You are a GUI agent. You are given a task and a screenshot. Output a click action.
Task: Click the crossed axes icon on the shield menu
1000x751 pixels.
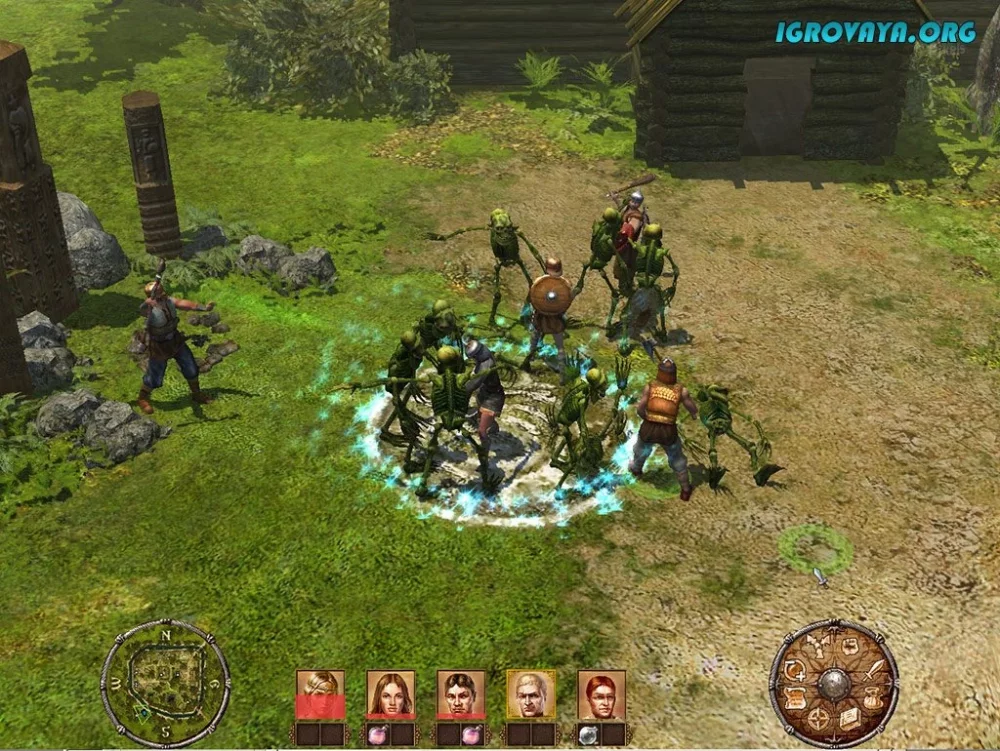820,647
